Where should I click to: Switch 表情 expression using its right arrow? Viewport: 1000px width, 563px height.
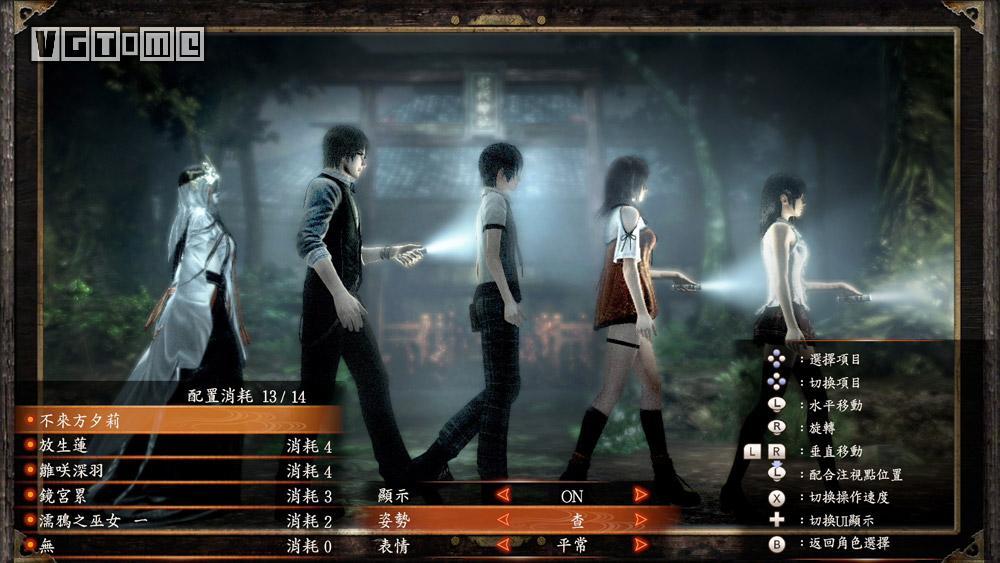click(x=640, y=545)
